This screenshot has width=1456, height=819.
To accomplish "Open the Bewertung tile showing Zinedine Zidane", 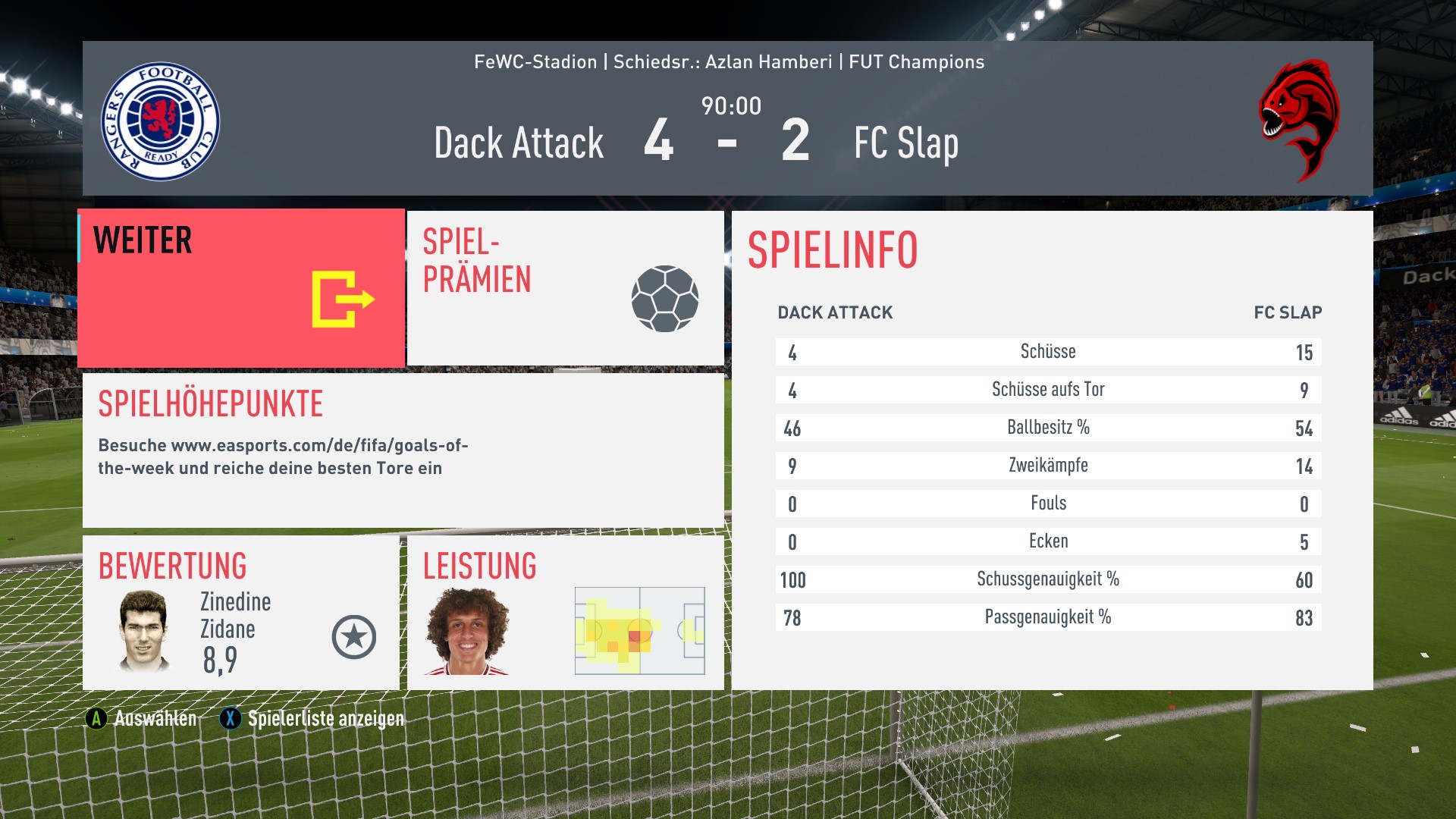I will pos(241,613).
